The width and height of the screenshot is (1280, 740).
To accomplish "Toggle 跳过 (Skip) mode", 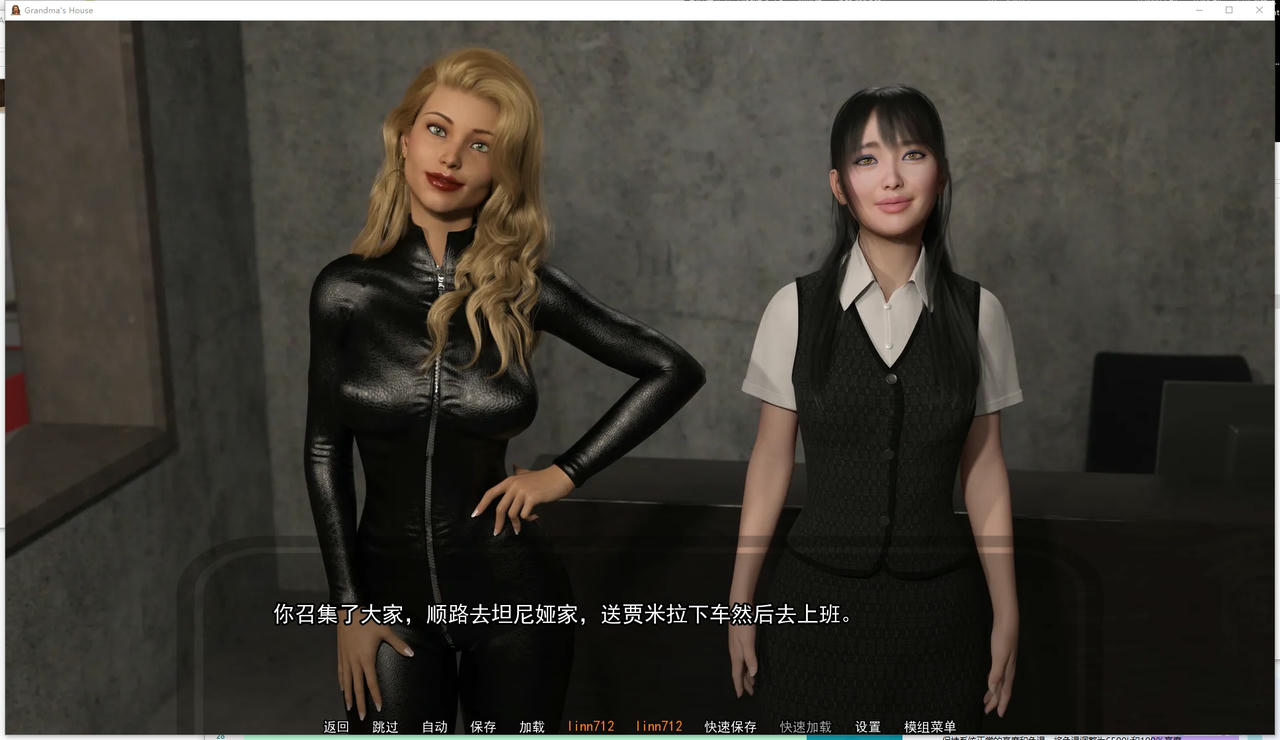I will click(x=384, y=727).
